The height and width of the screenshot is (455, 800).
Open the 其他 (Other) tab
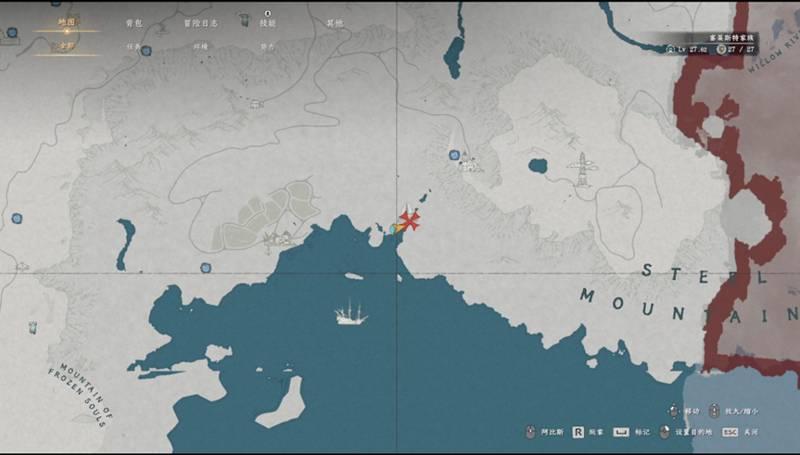click(334, 22)
